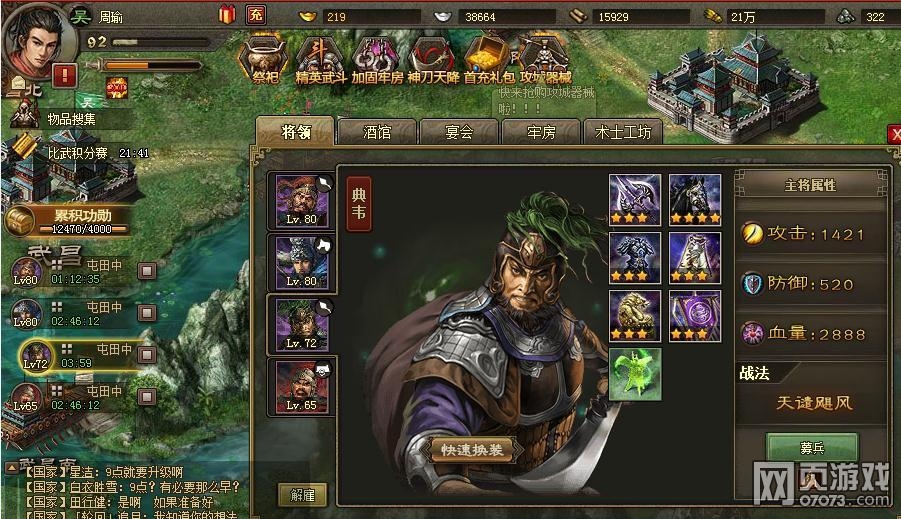Image resolution: width=901 pixels, height=519 pixels.
Task: Open the 攻城器械 siege equipment icon
Action: (544, 60)
